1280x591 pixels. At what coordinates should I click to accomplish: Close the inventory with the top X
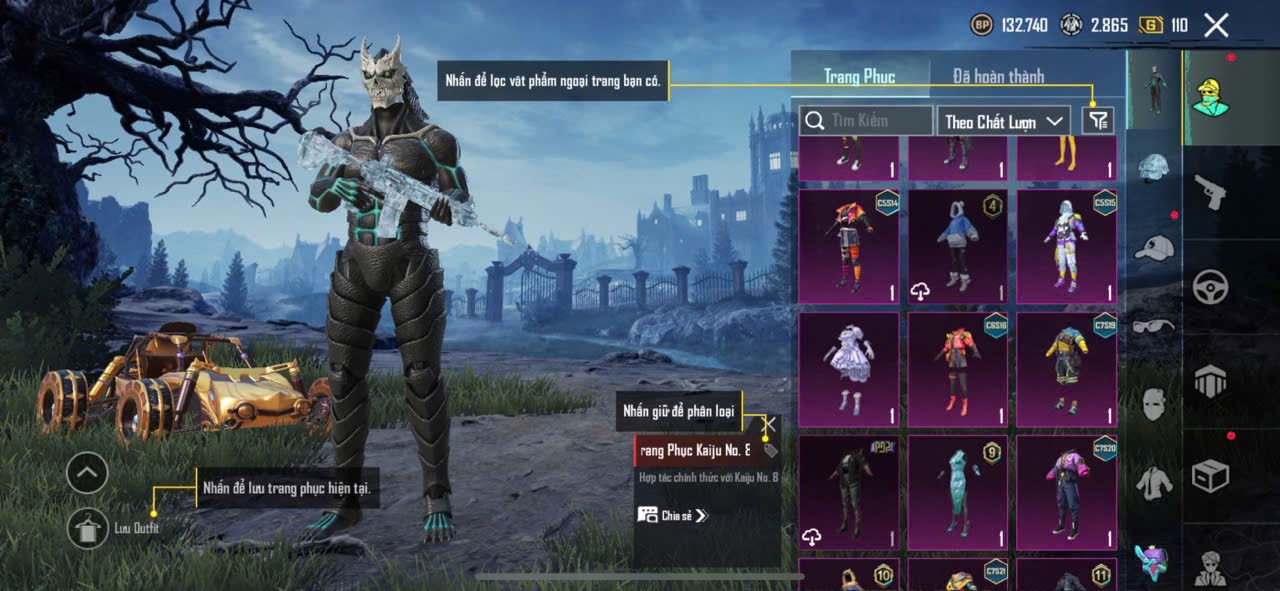coord(1216,26)
